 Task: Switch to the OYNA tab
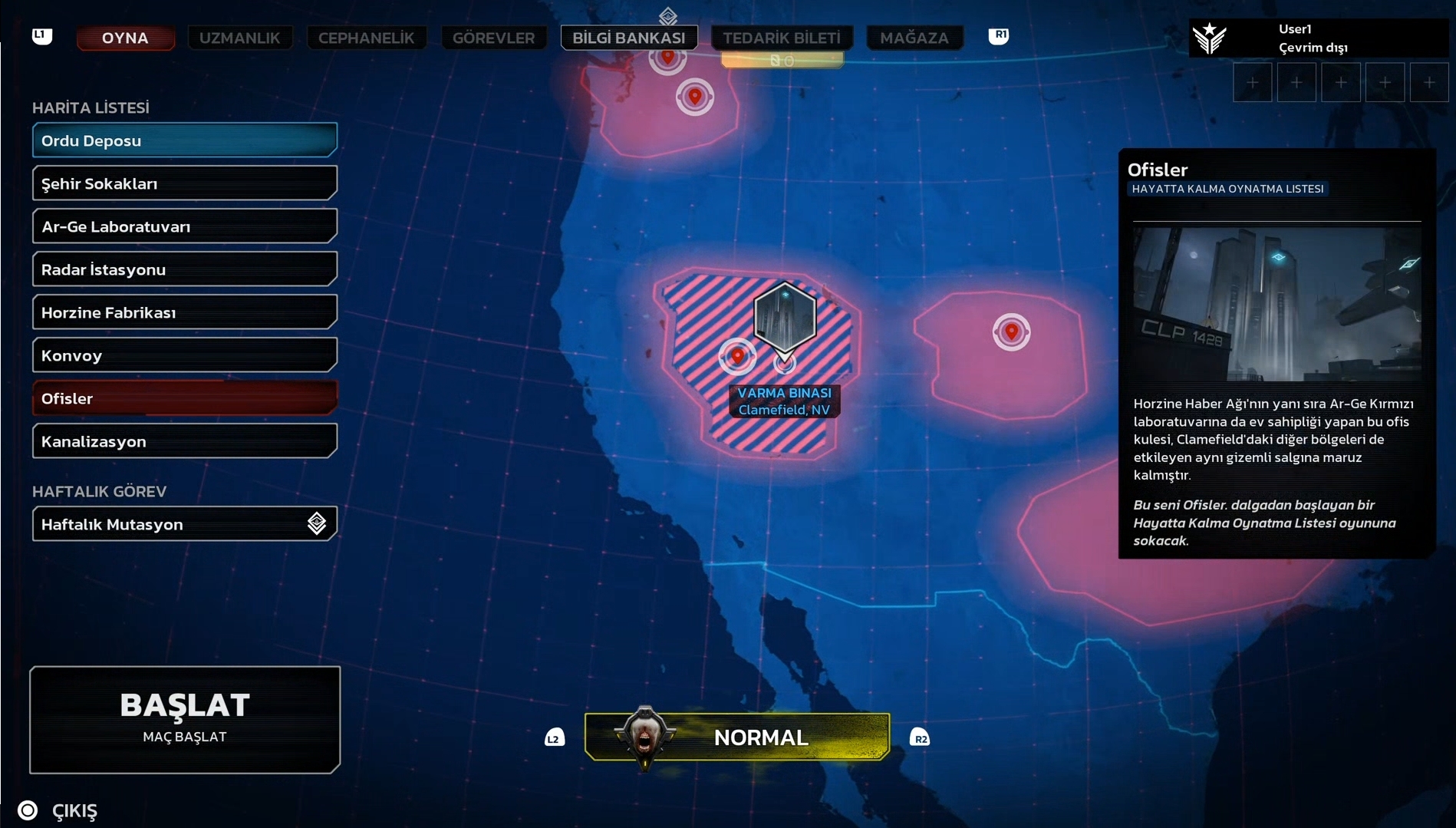tap(125, 38)
